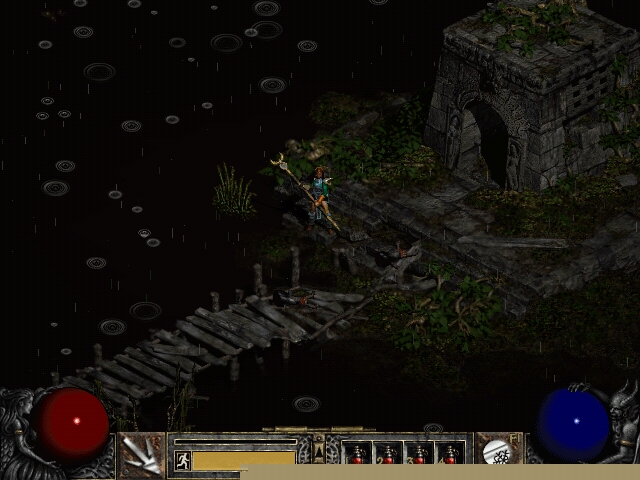Use the healing potion in belt slot 4
The image size is (640, 480).
[450, 455]
